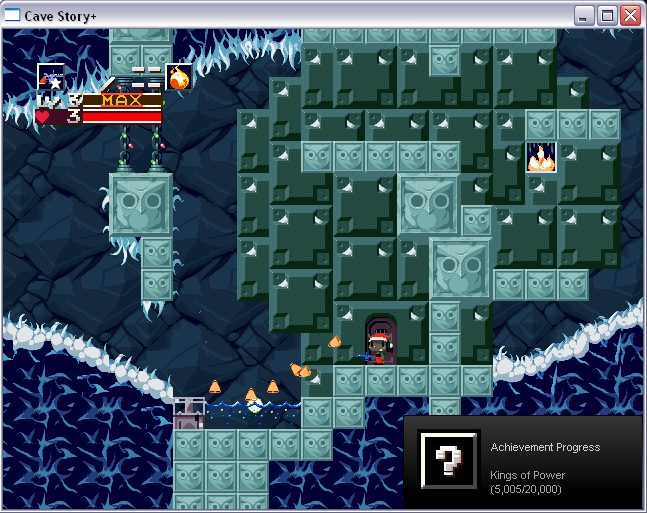Switch to the Fireball weapon icon
This screenshot has width=647, height=513.
179,77
